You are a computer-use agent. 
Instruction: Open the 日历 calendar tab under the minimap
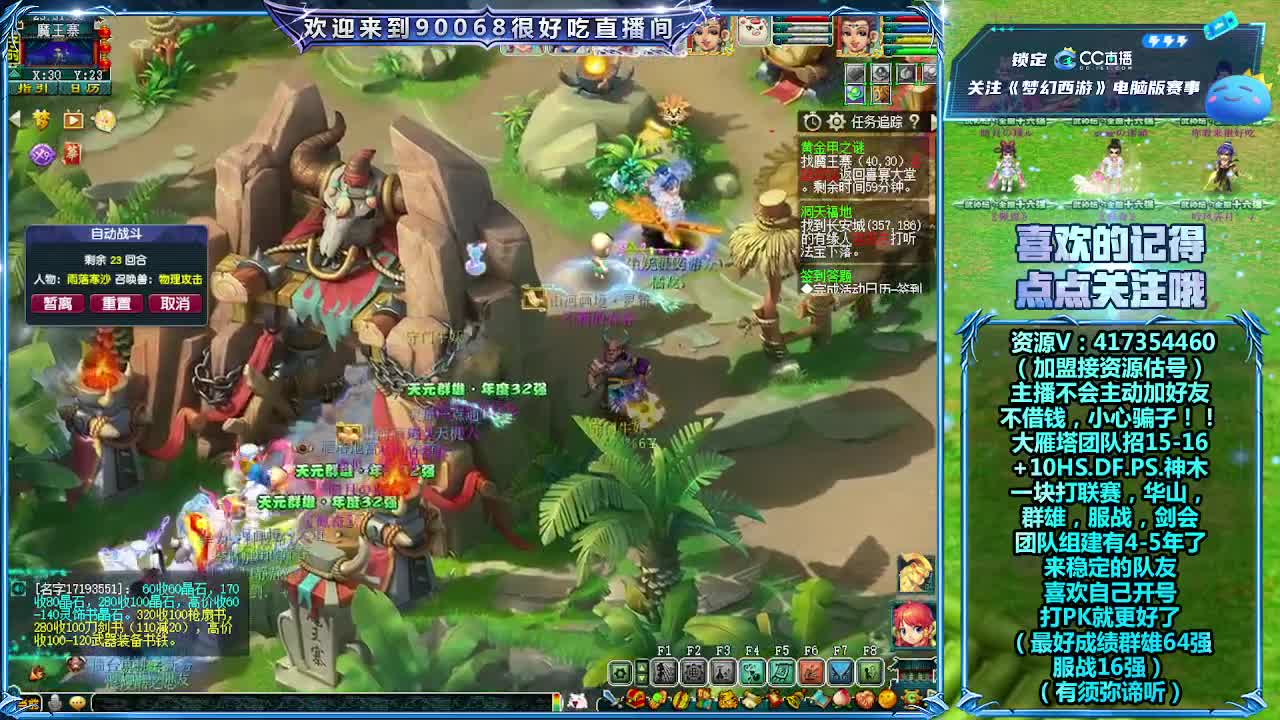click(84, 88)
